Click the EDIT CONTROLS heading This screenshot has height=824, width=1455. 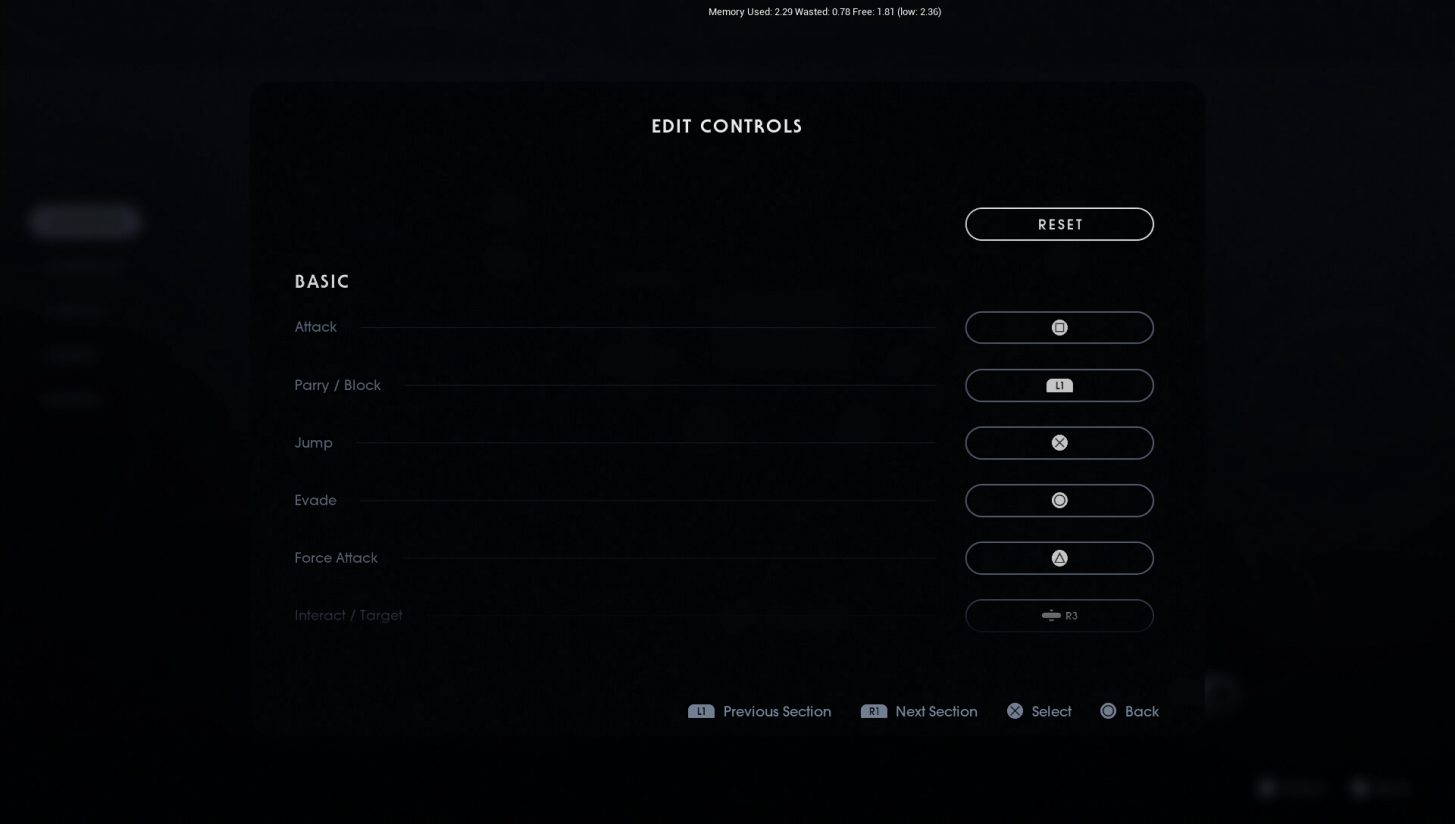point(727,126)
